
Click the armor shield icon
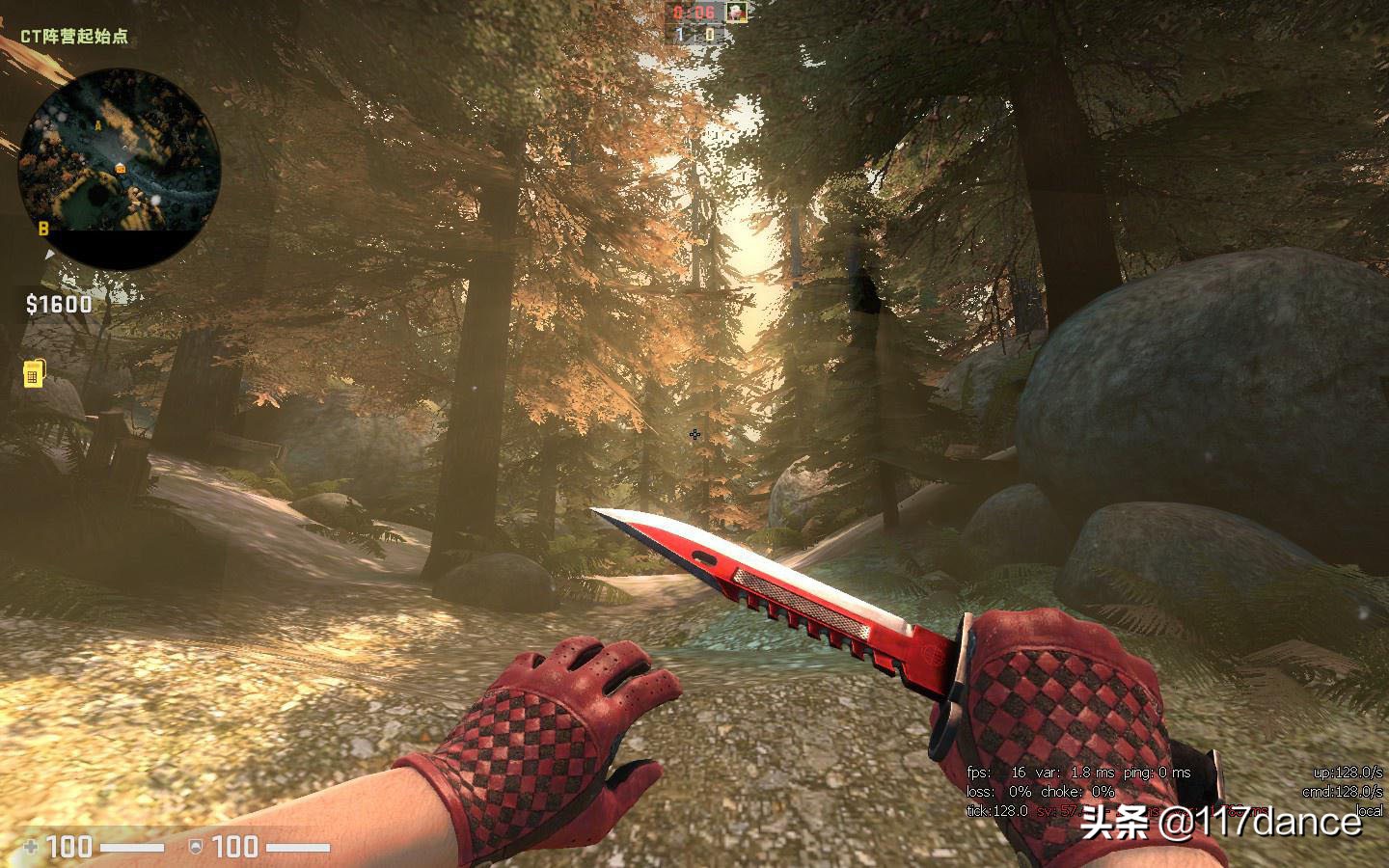(x=196, y=847)
